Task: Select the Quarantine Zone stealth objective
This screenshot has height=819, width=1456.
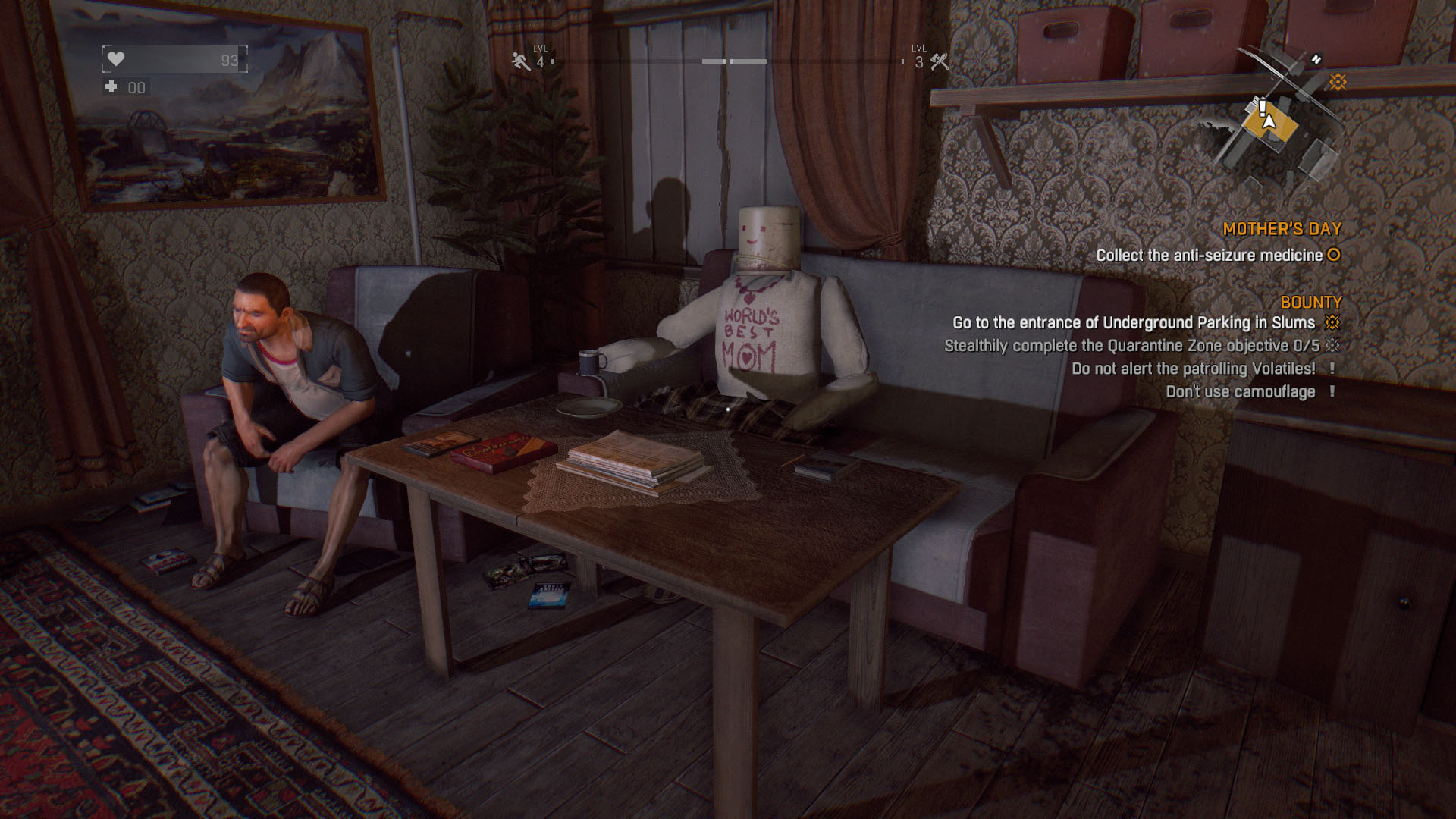Action: coord(1131,346)
